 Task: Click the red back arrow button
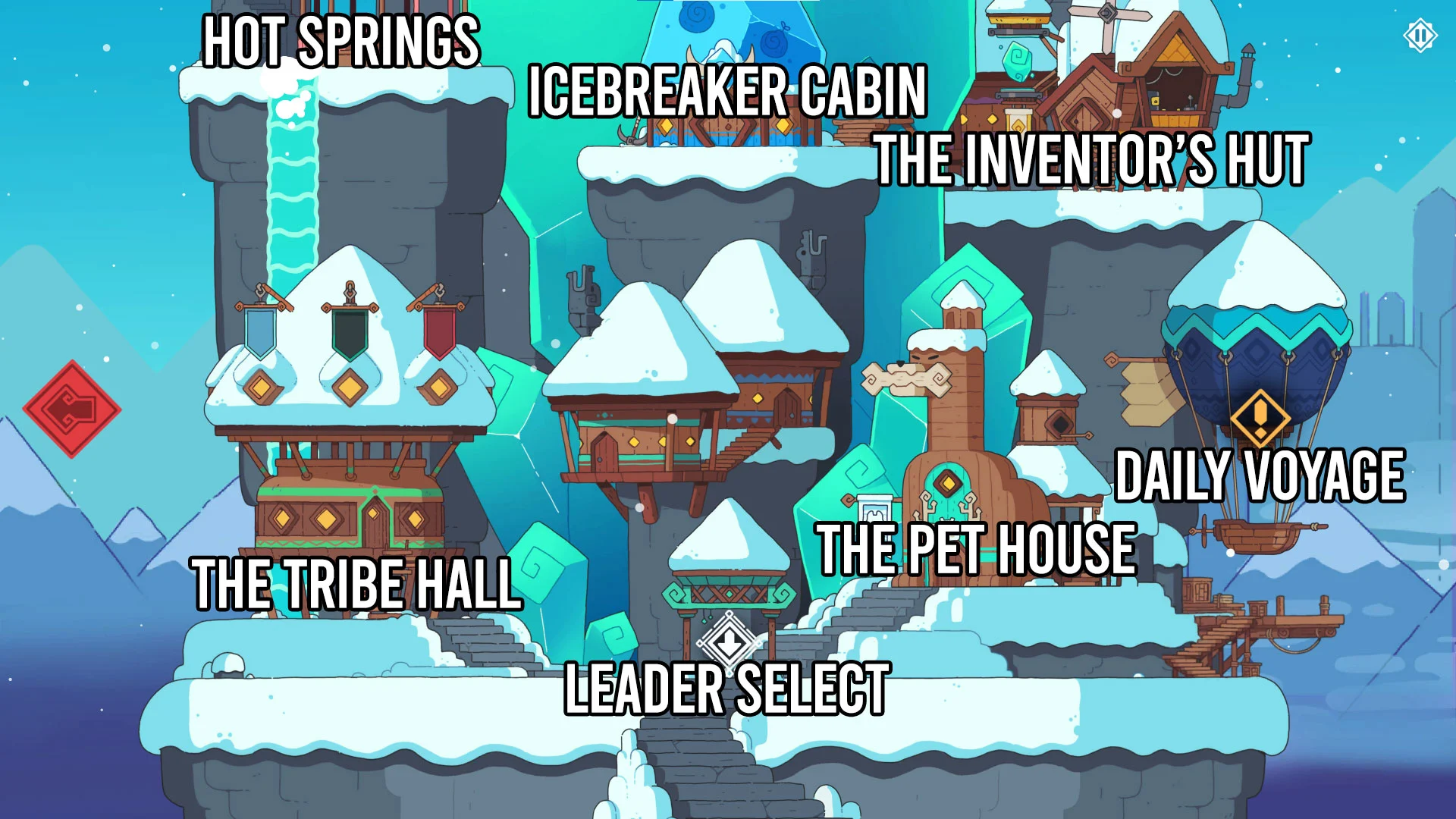click(71, 409)
